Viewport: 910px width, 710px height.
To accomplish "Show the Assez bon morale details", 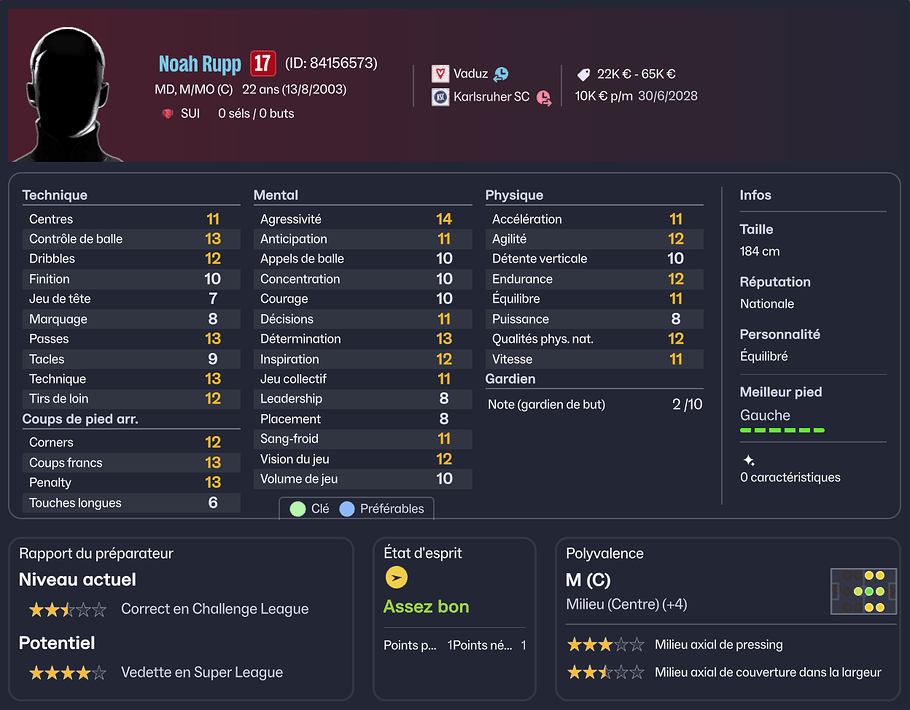I will 426,607.
